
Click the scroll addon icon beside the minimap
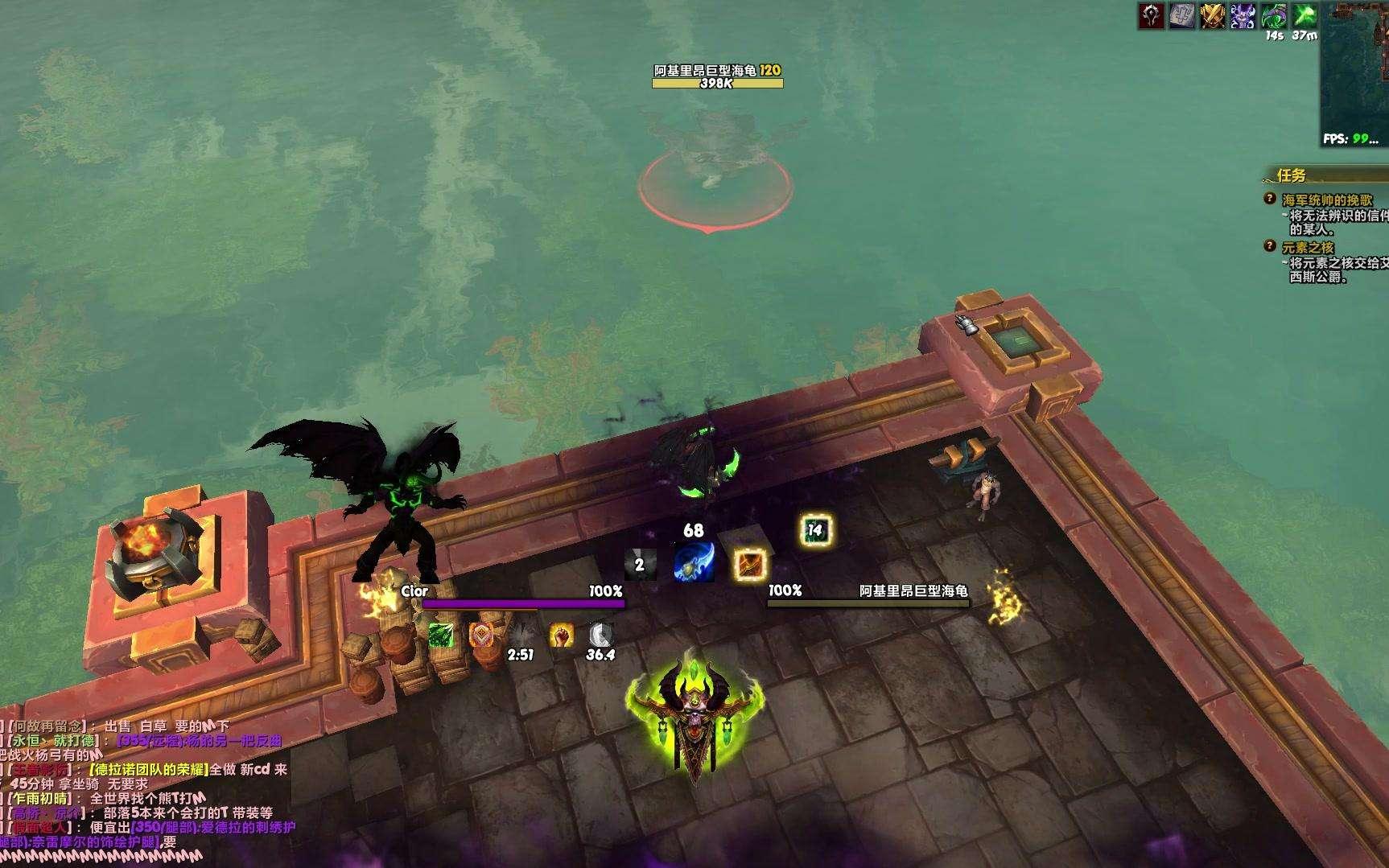1182,15
